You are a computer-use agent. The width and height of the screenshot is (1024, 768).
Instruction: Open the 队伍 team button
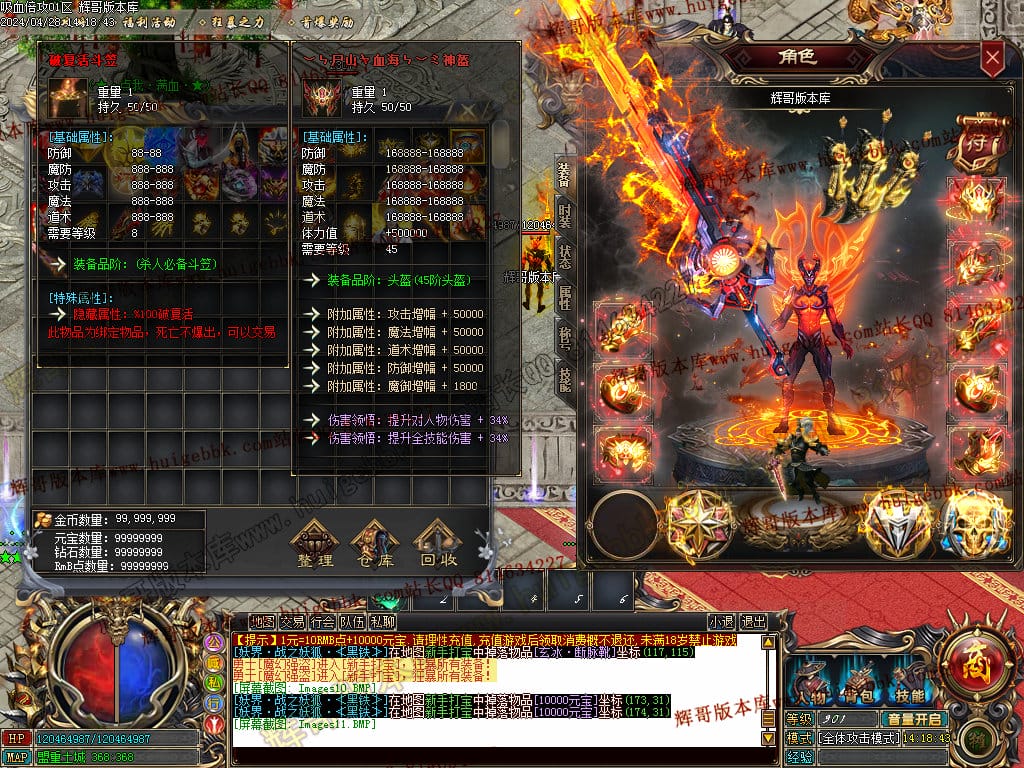coord(352,621)
